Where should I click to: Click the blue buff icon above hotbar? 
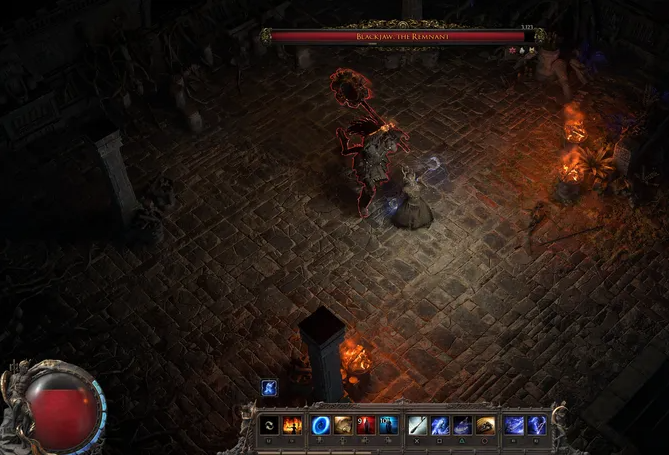(x=269, y=388)
